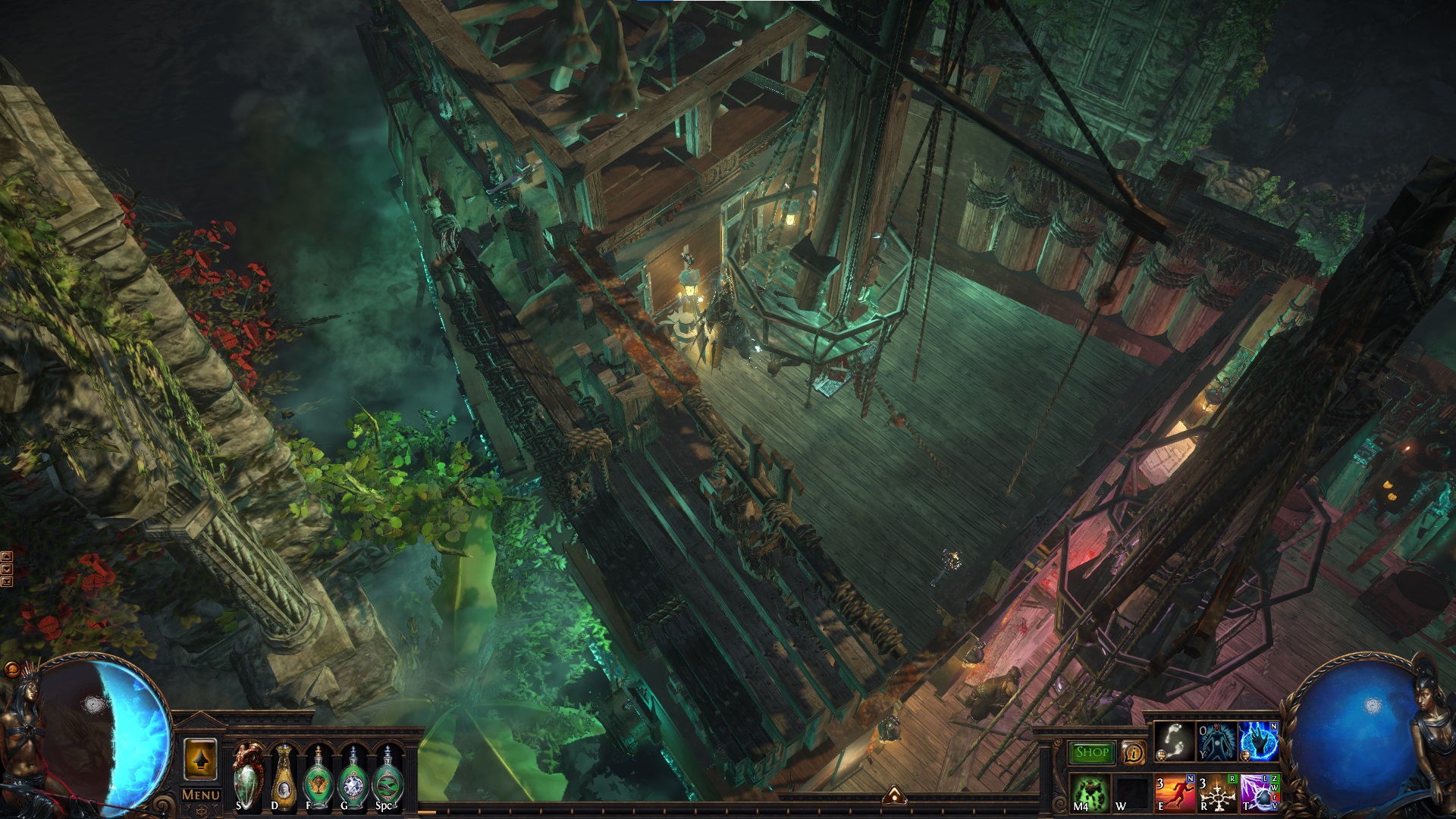The height and width of the screenshot is (819, 1456).
Task: Select the blue lightning hand skill
Action: tap(1259, 741)
